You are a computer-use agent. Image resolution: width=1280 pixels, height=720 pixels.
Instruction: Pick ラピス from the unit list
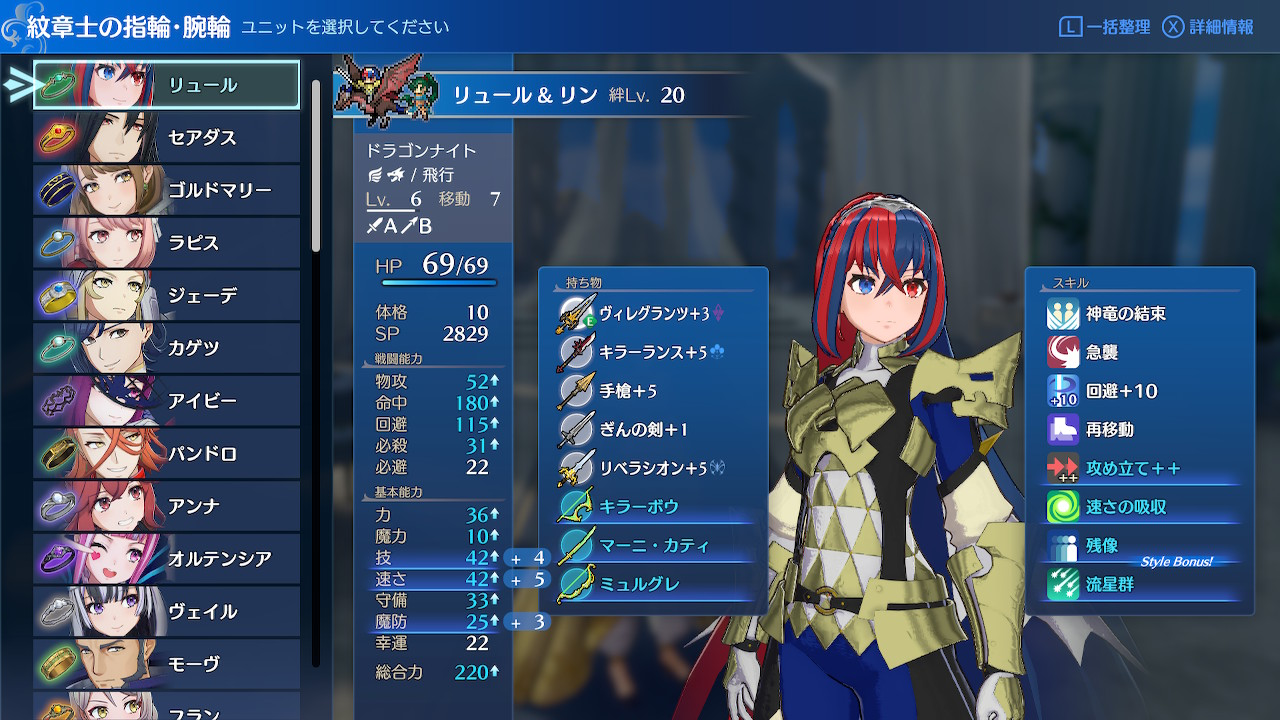click(x=167, y=243)
